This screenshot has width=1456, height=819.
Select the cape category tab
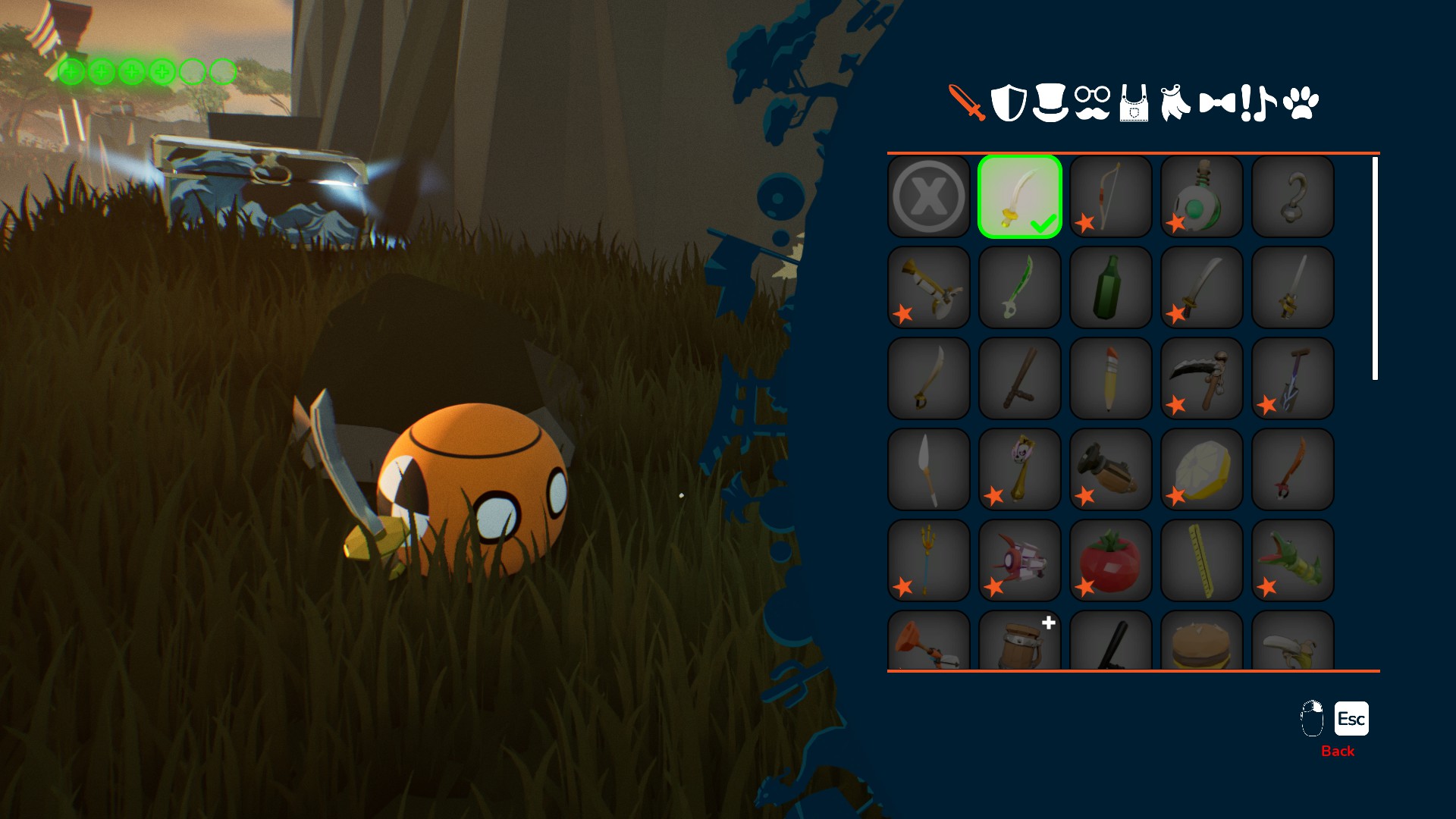[1175, 102]
